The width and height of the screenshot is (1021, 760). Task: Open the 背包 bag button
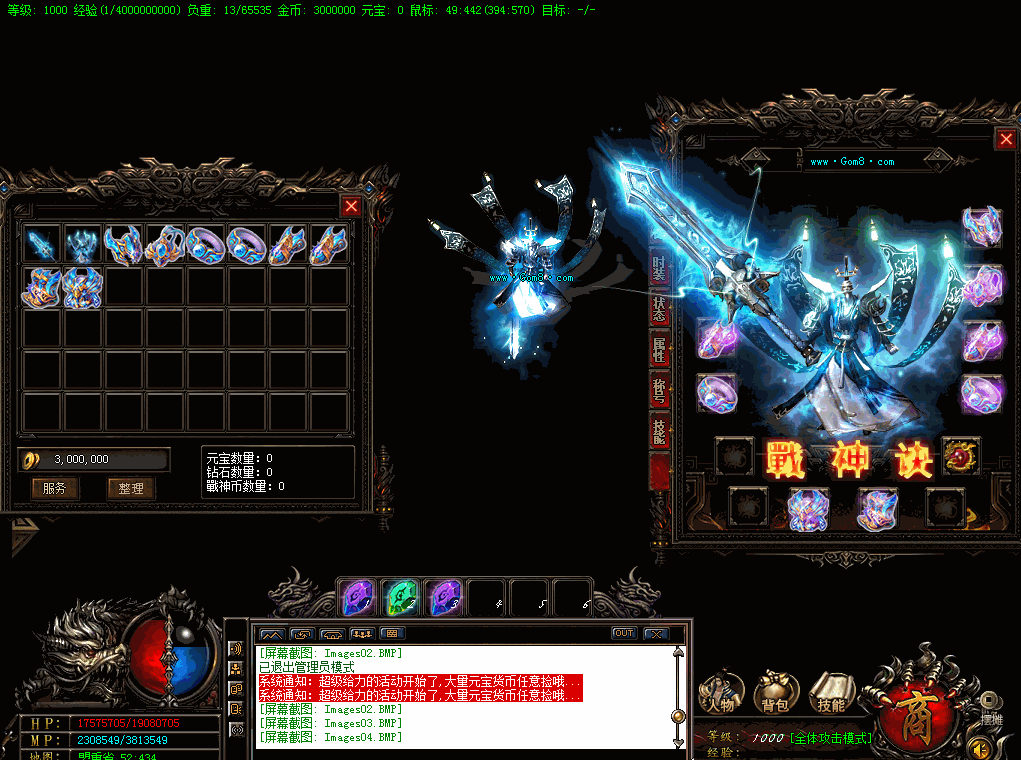[x=775, y=692]
